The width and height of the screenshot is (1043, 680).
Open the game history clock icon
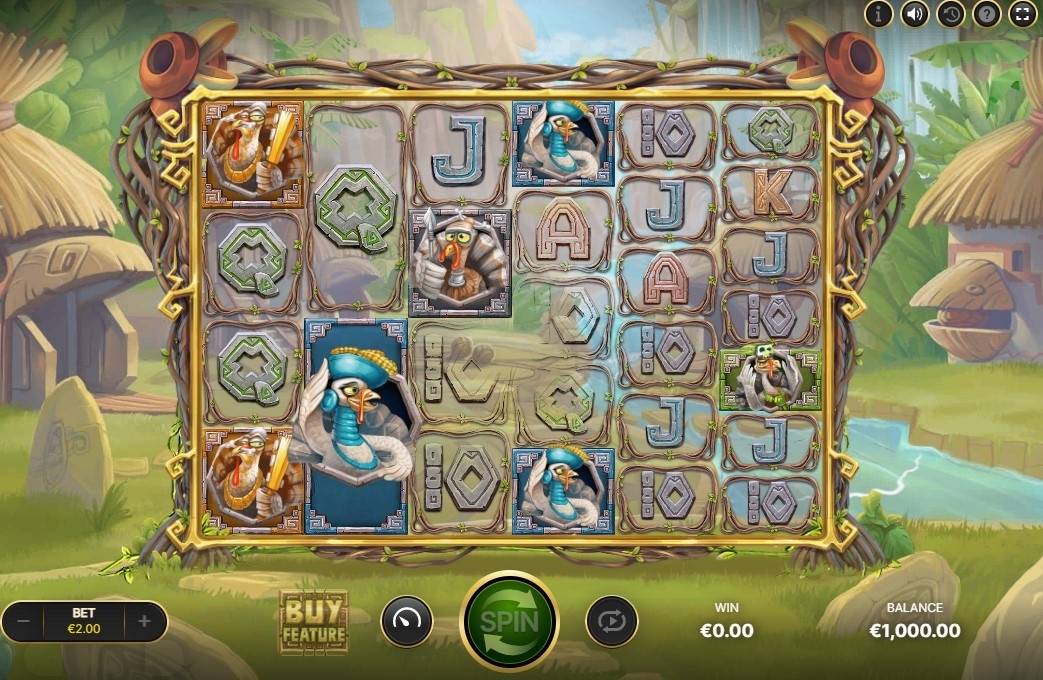[950, 13]
